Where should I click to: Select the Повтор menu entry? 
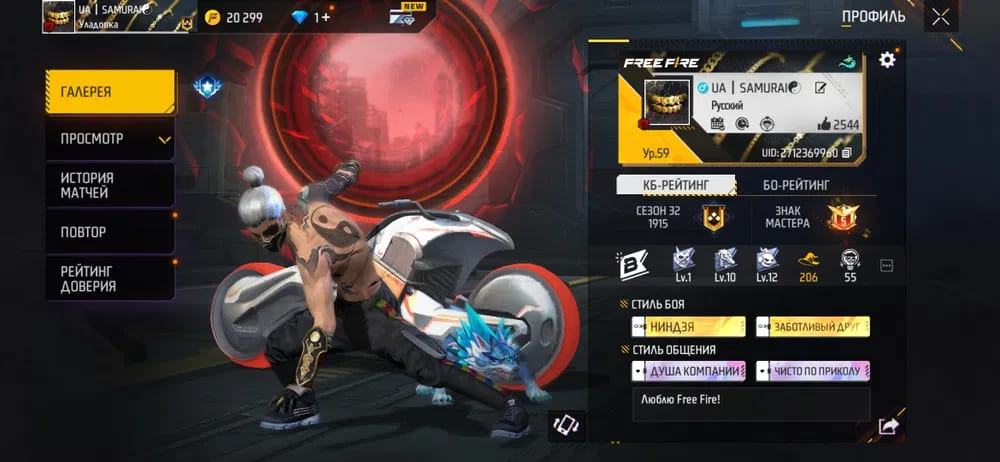(x=109, y=232)
